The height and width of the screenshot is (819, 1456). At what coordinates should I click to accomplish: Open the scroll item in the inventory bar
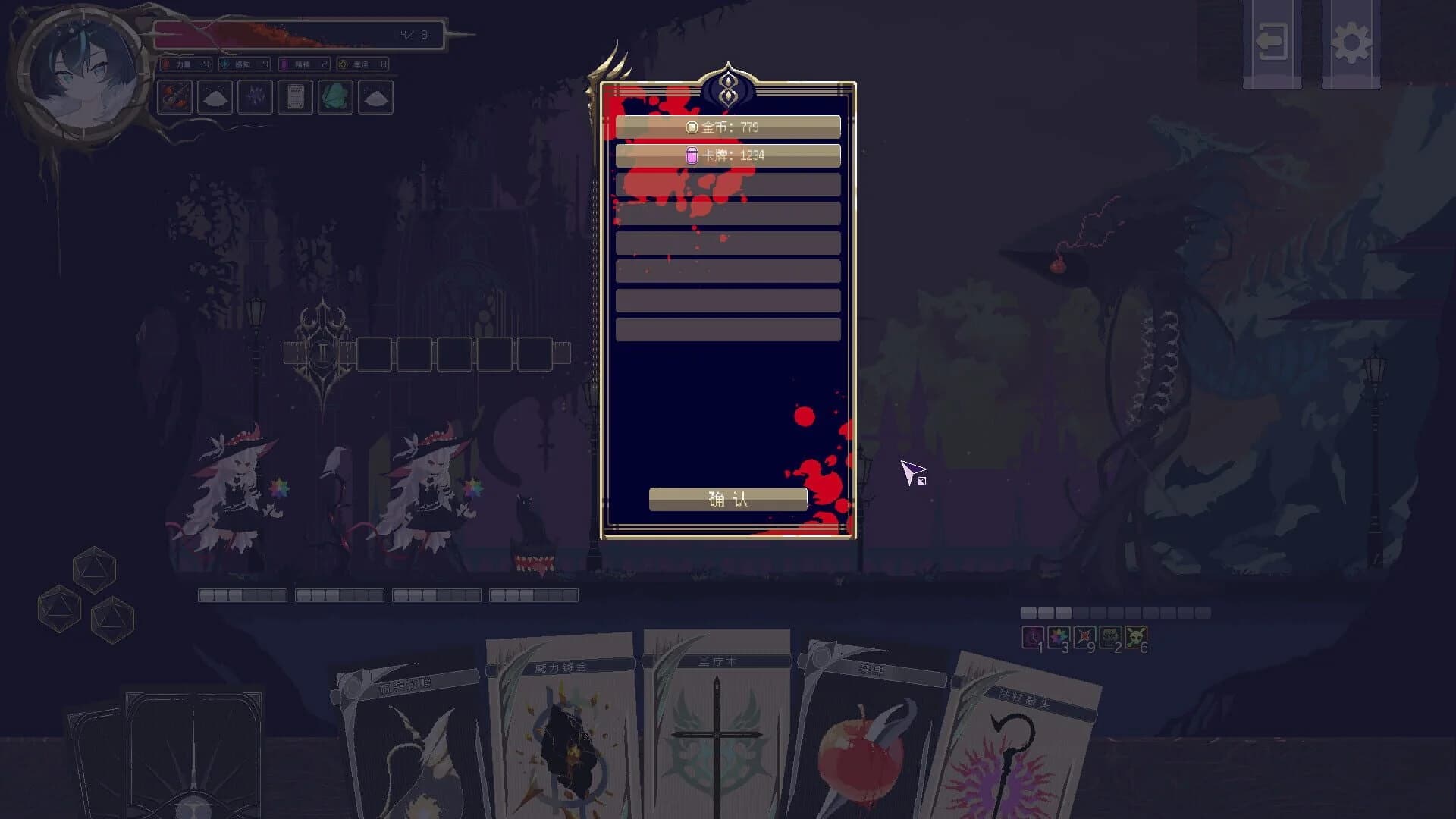295,99
